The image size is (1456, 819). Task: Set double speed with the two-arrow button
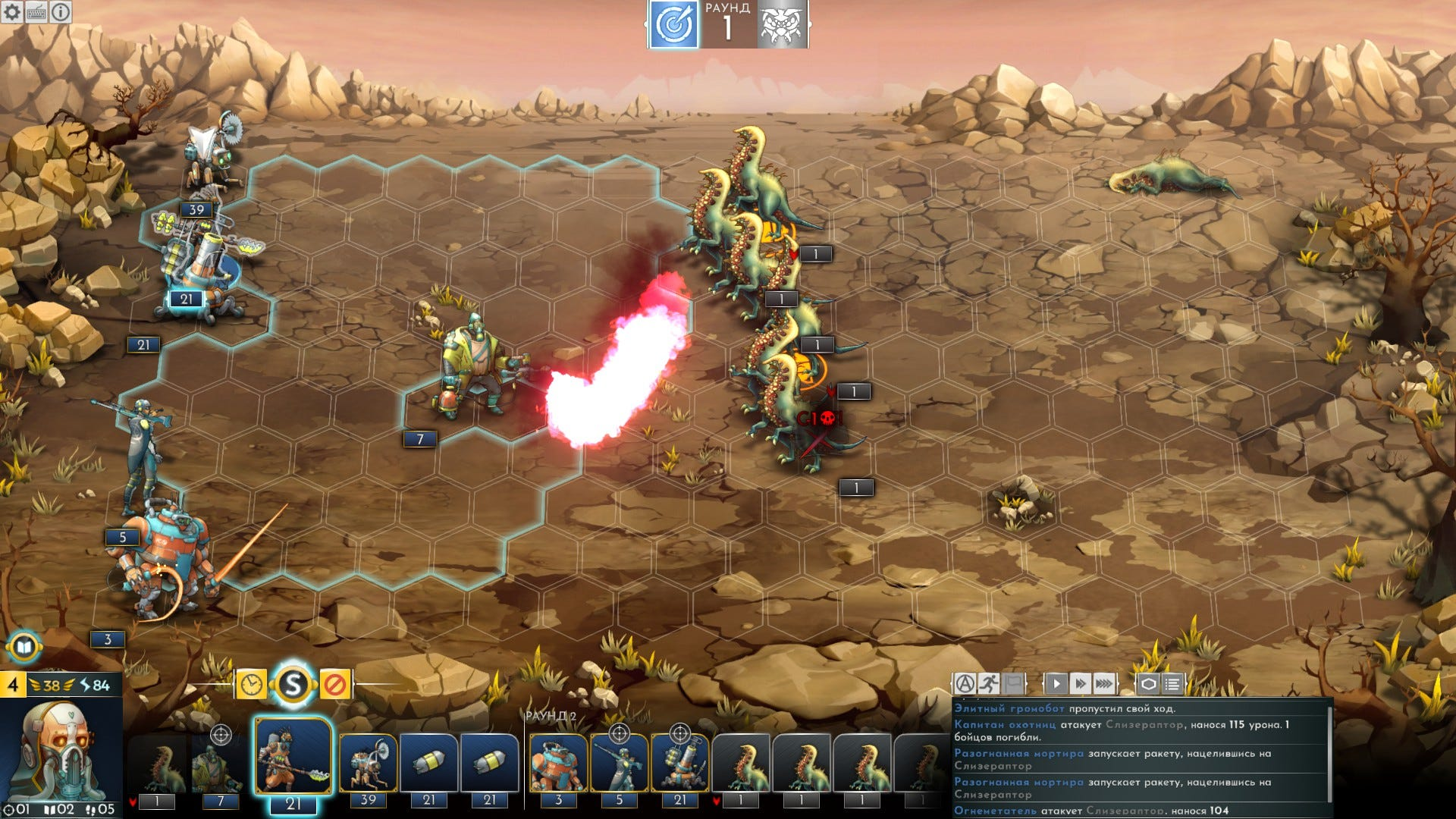pos(1080,684)
